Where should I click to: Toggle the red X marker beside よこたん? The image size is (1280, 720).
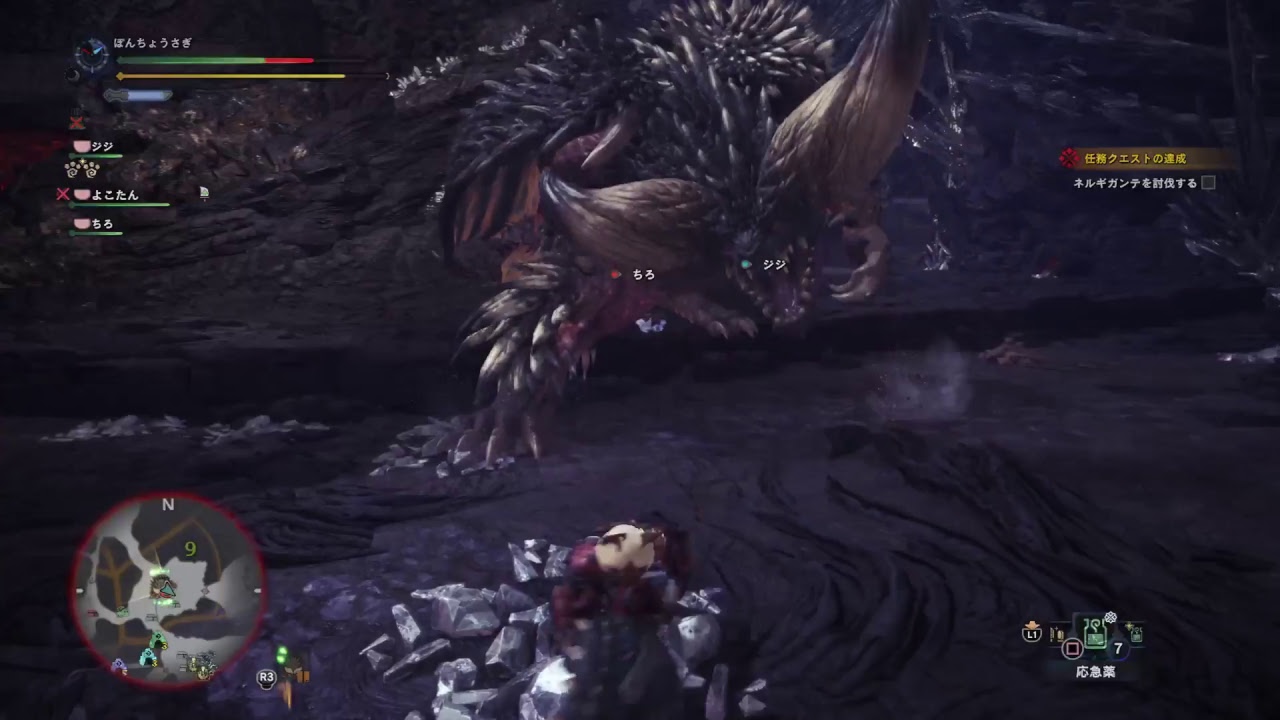pyautogui.click(x=61, y=194)
